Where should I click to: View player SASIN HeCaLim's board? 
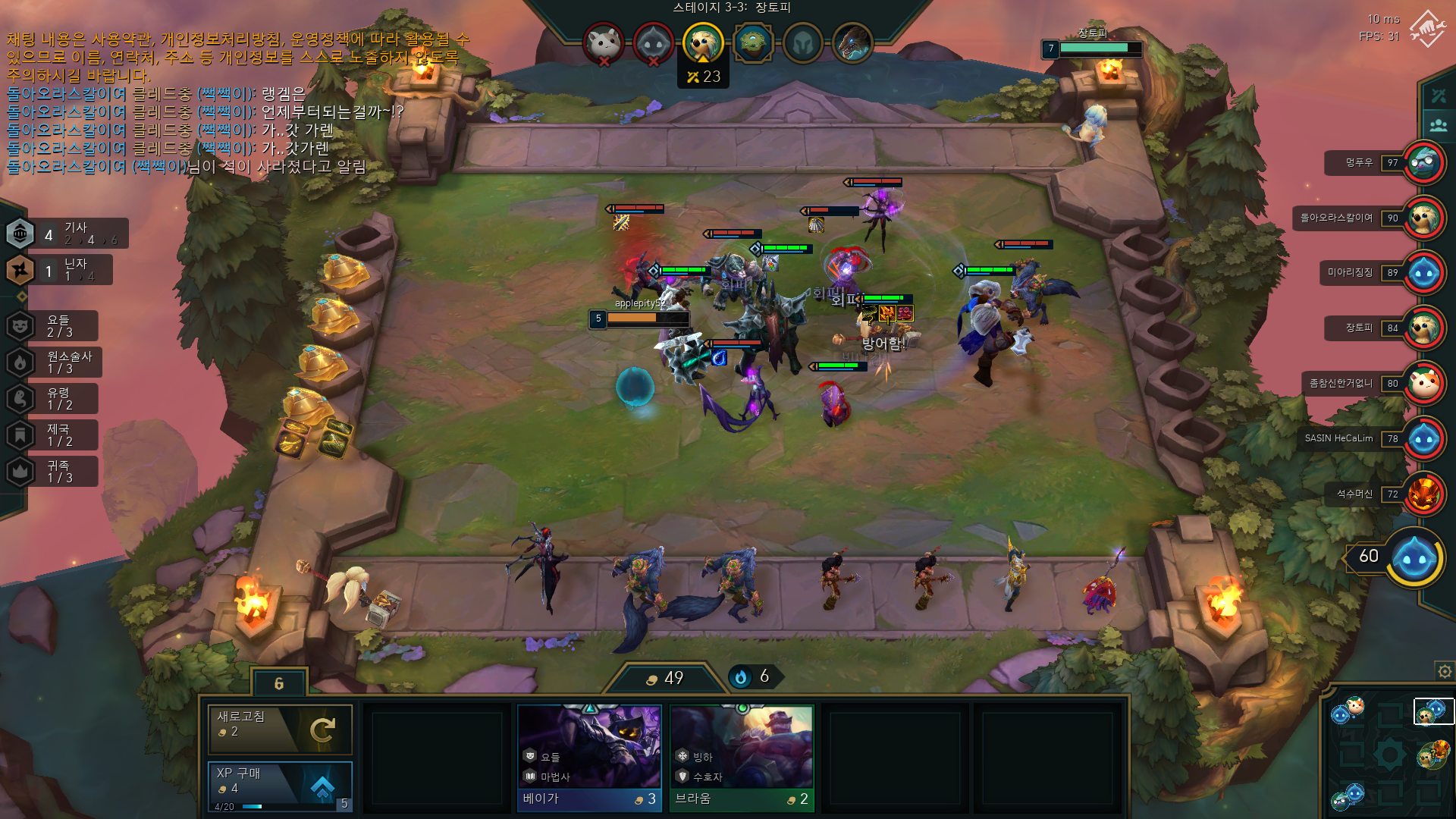(1423, 438)
